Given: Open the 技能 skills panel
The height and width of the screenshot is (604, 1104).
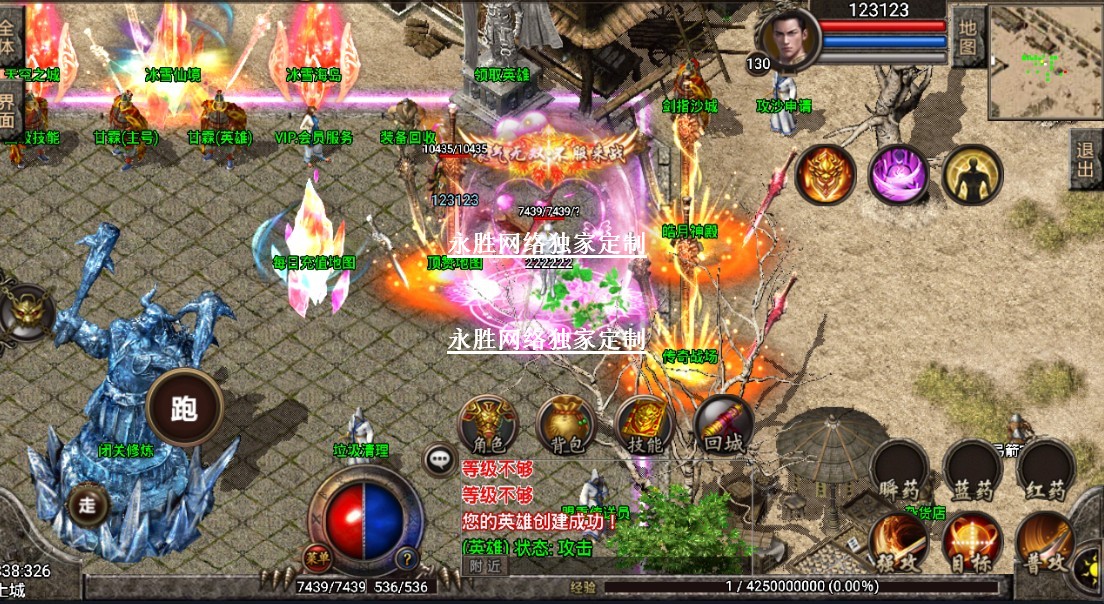Looking at the screenshot, I should [644, 426].
